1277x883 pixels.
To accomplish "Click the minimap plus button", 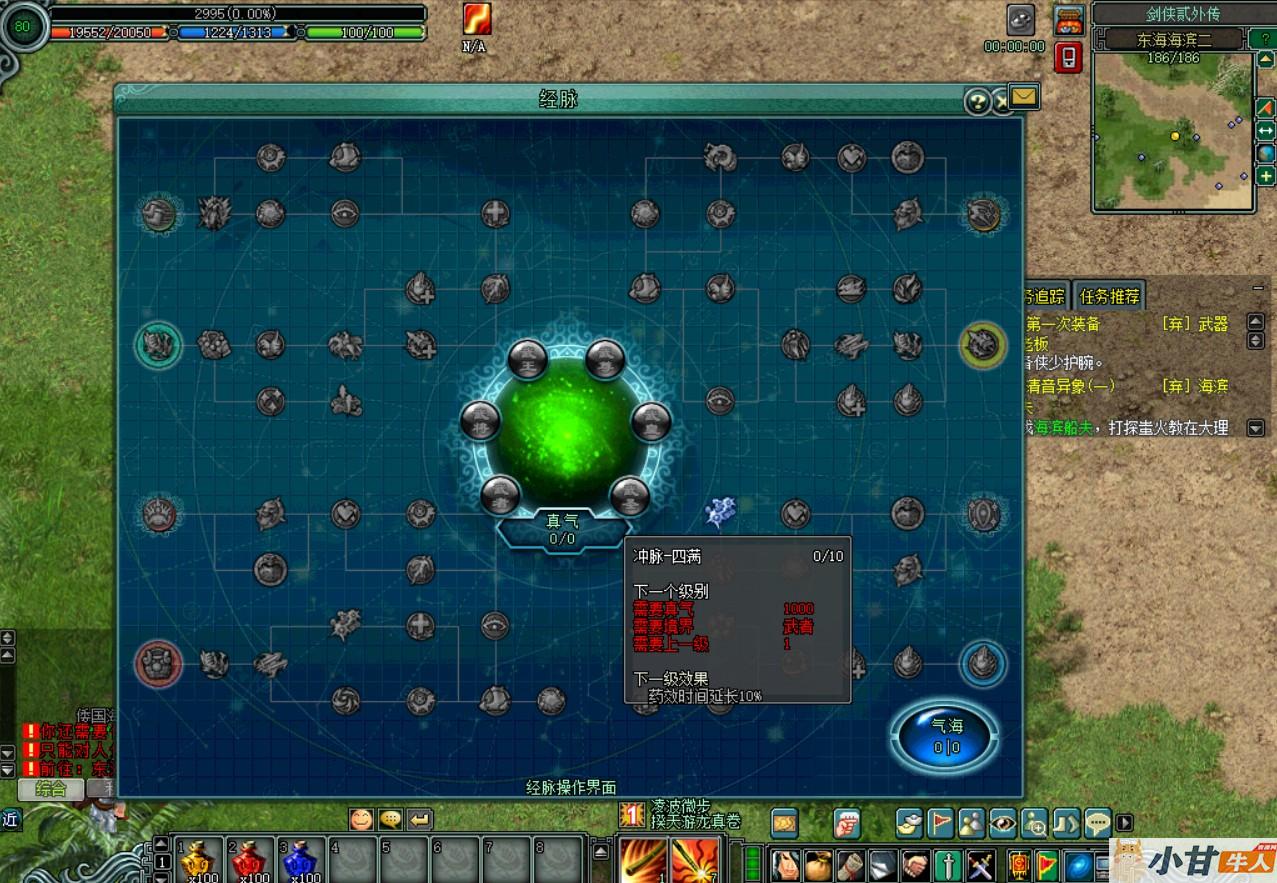I will click(1266, 177).
